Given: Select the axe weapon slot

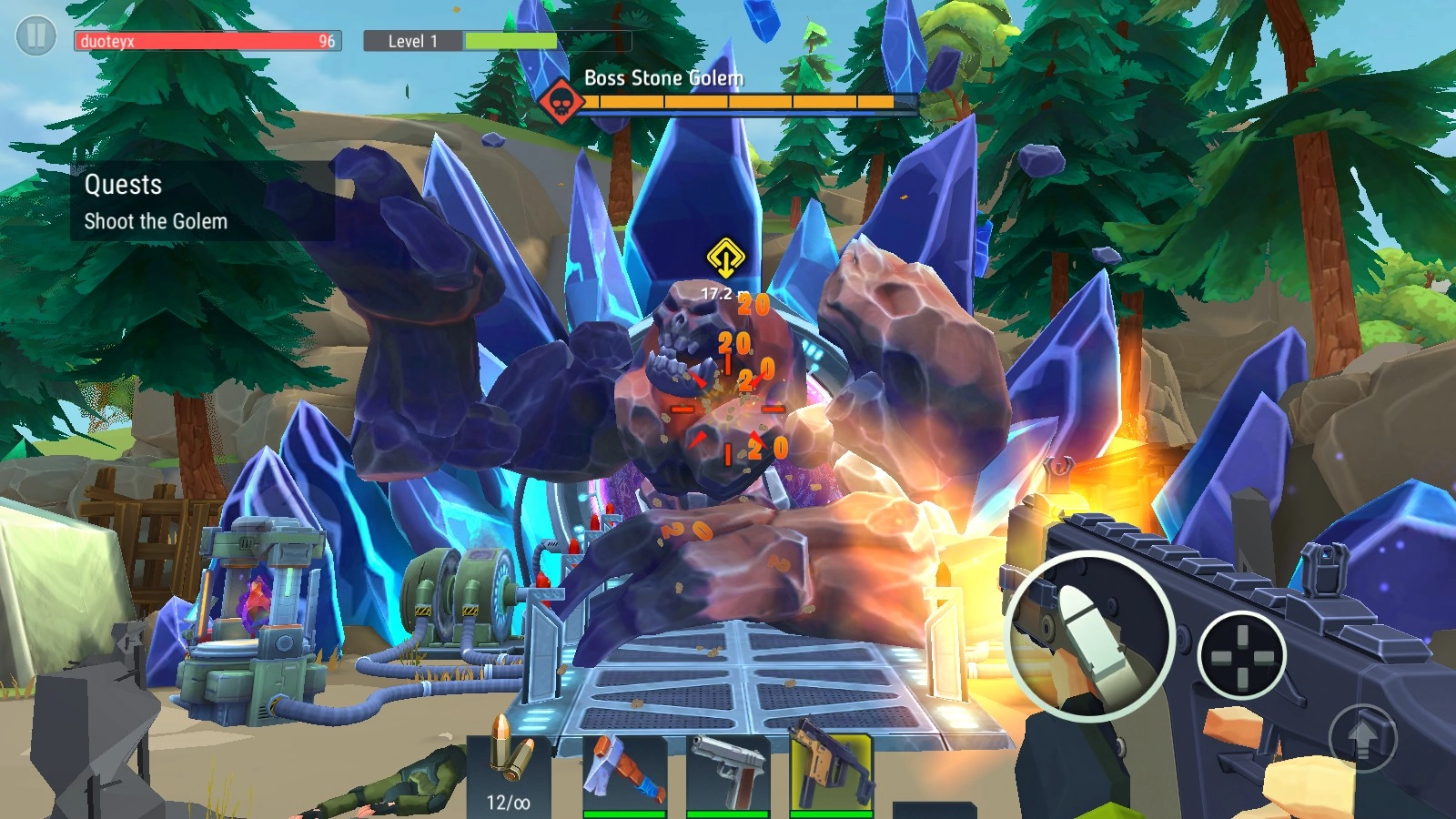Looking at the screenshot, I should (624, 772).
